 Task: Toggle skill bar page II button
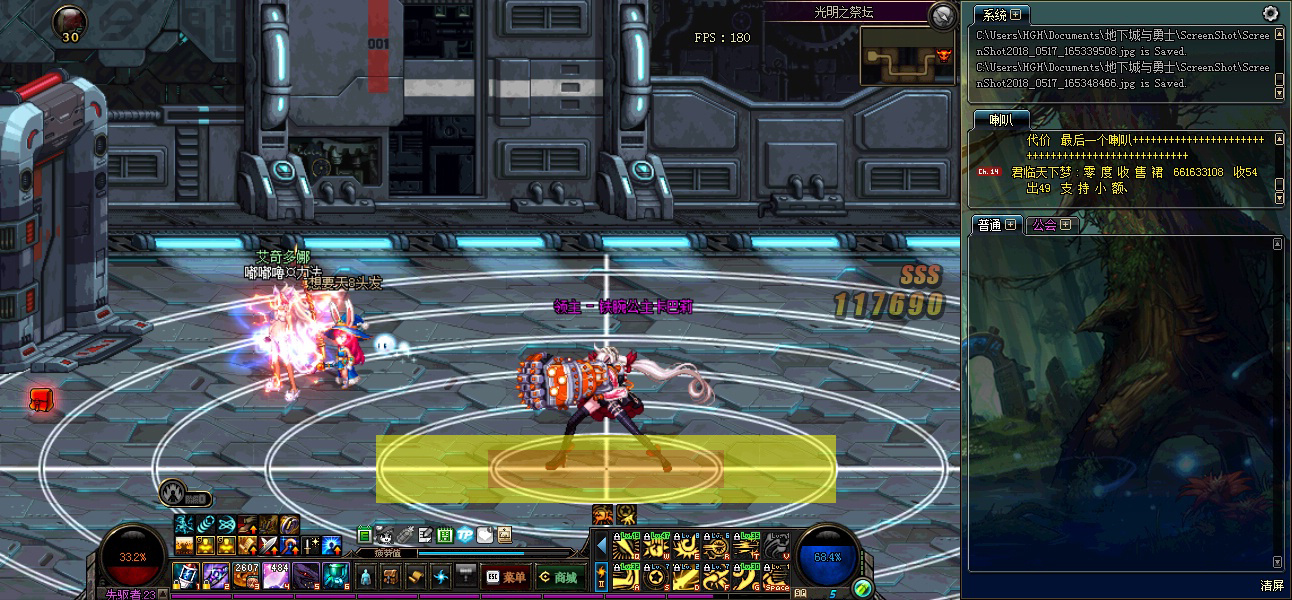click(601, 576)
